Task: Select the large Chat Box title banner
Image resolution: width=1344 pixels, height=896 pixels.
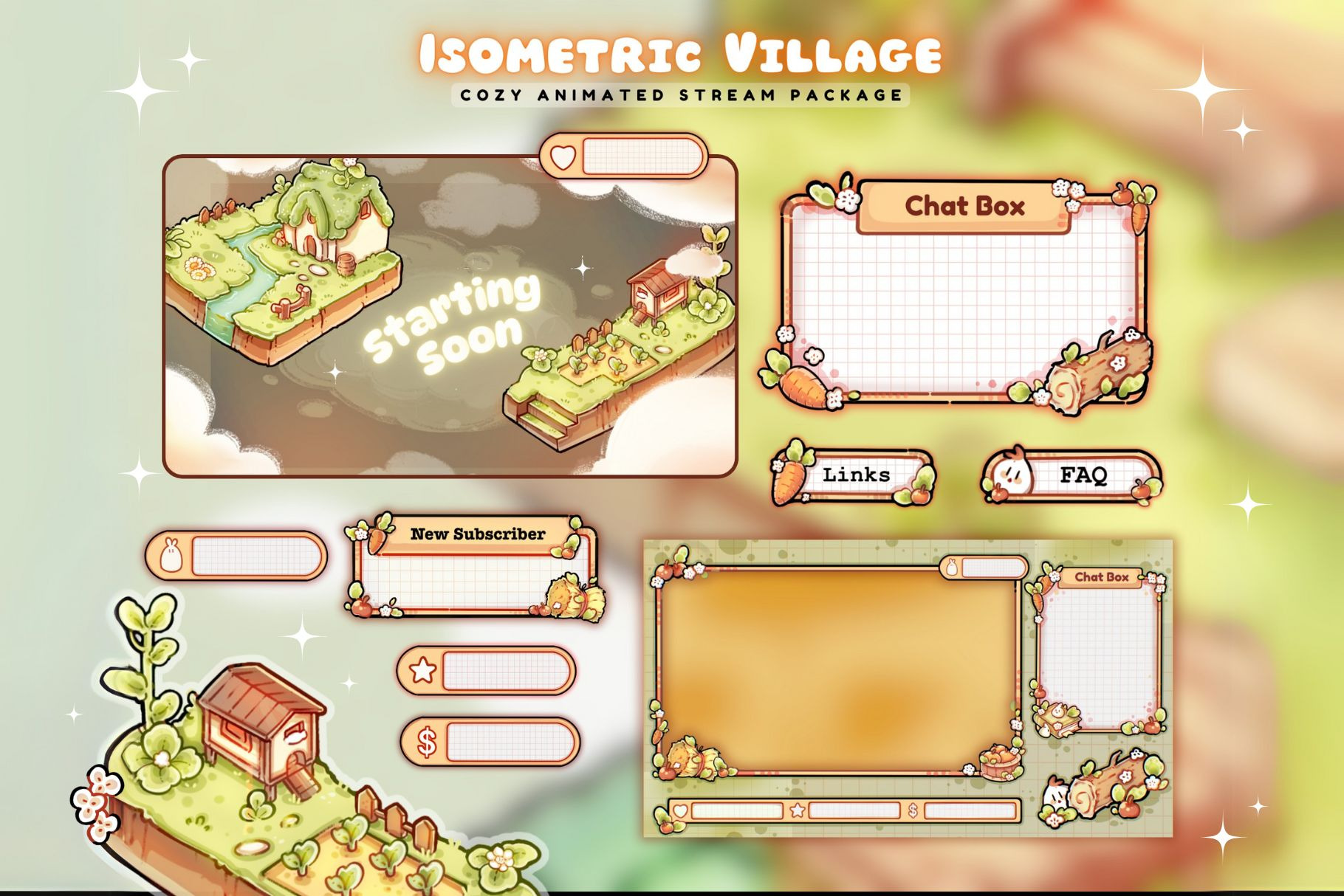Action: coord(964,207)
